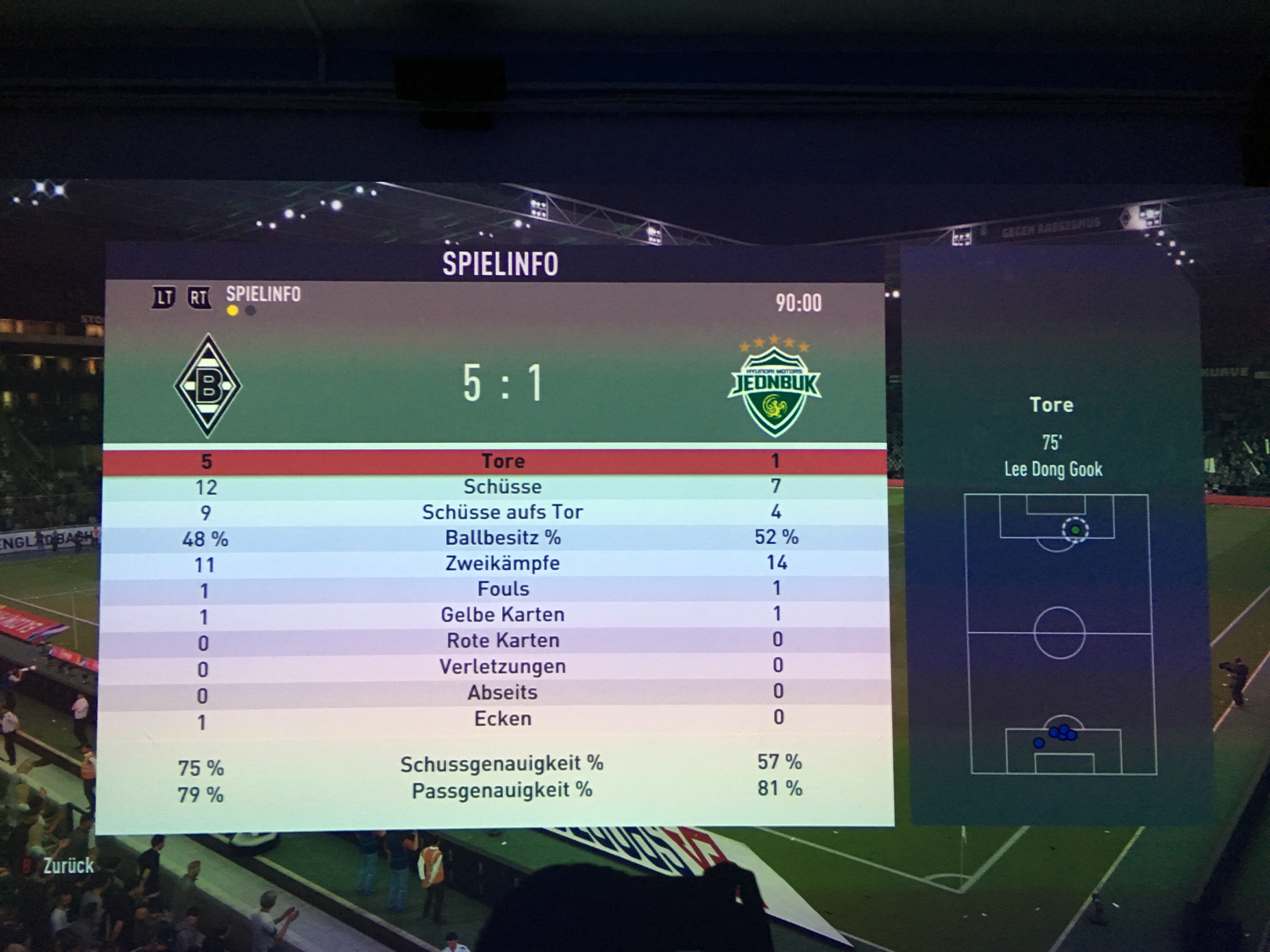Select the Rote Karten row
This screenshot has height=952, width=1270.
point(502,640)
